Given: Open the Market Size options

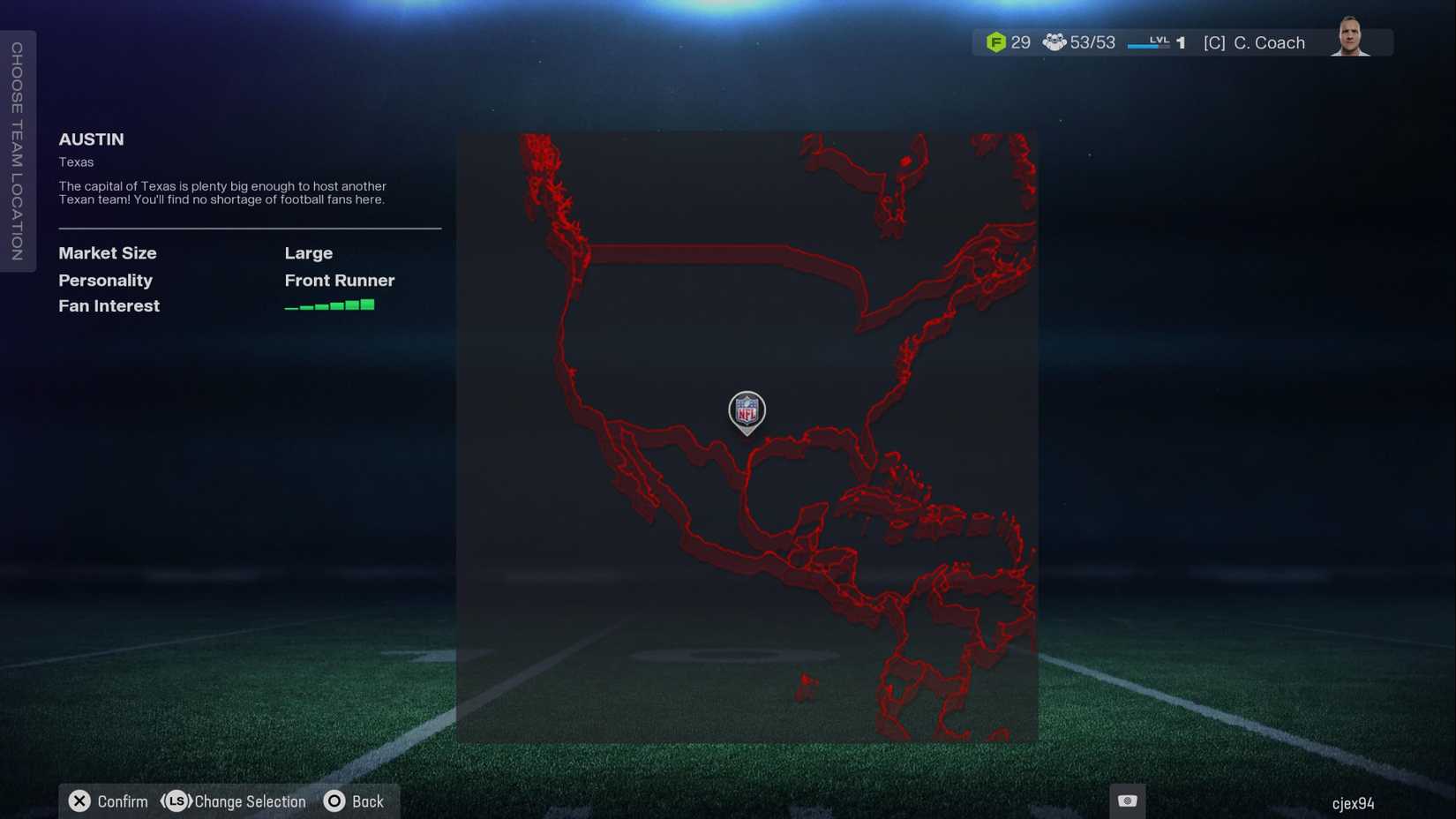Looking at the screenshot, I should (107, 253).
